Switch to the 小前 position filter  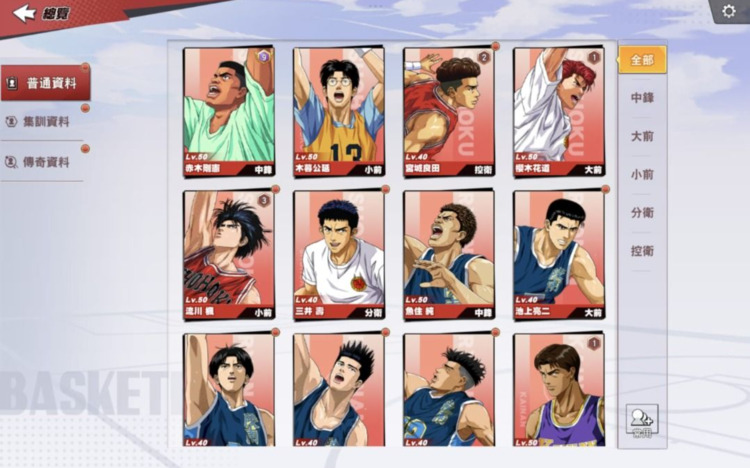tap(642, 175)
